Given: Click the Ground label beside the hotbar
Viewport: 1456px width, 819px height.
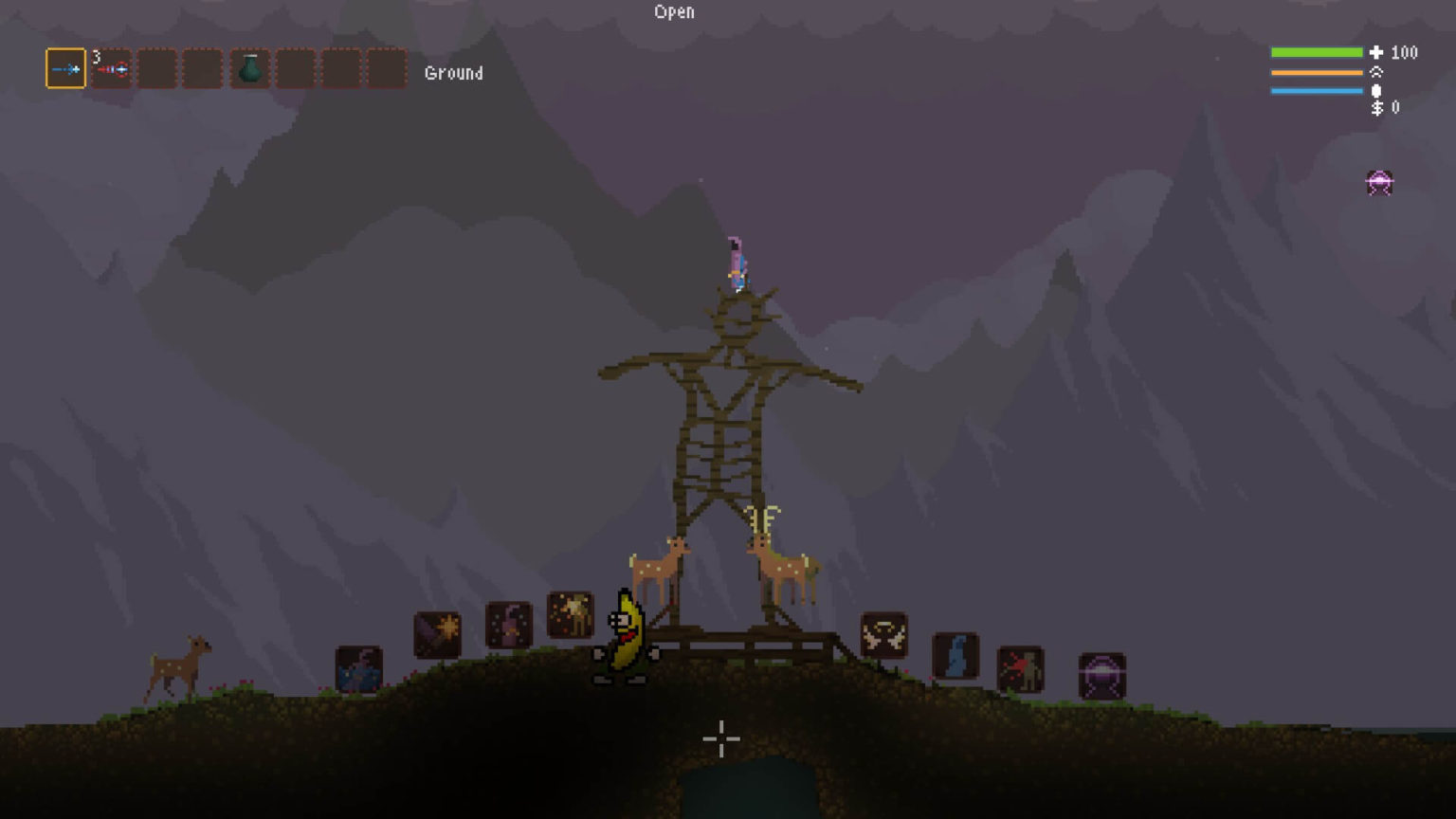Looking at the screenshot, I should click(453, 73).
